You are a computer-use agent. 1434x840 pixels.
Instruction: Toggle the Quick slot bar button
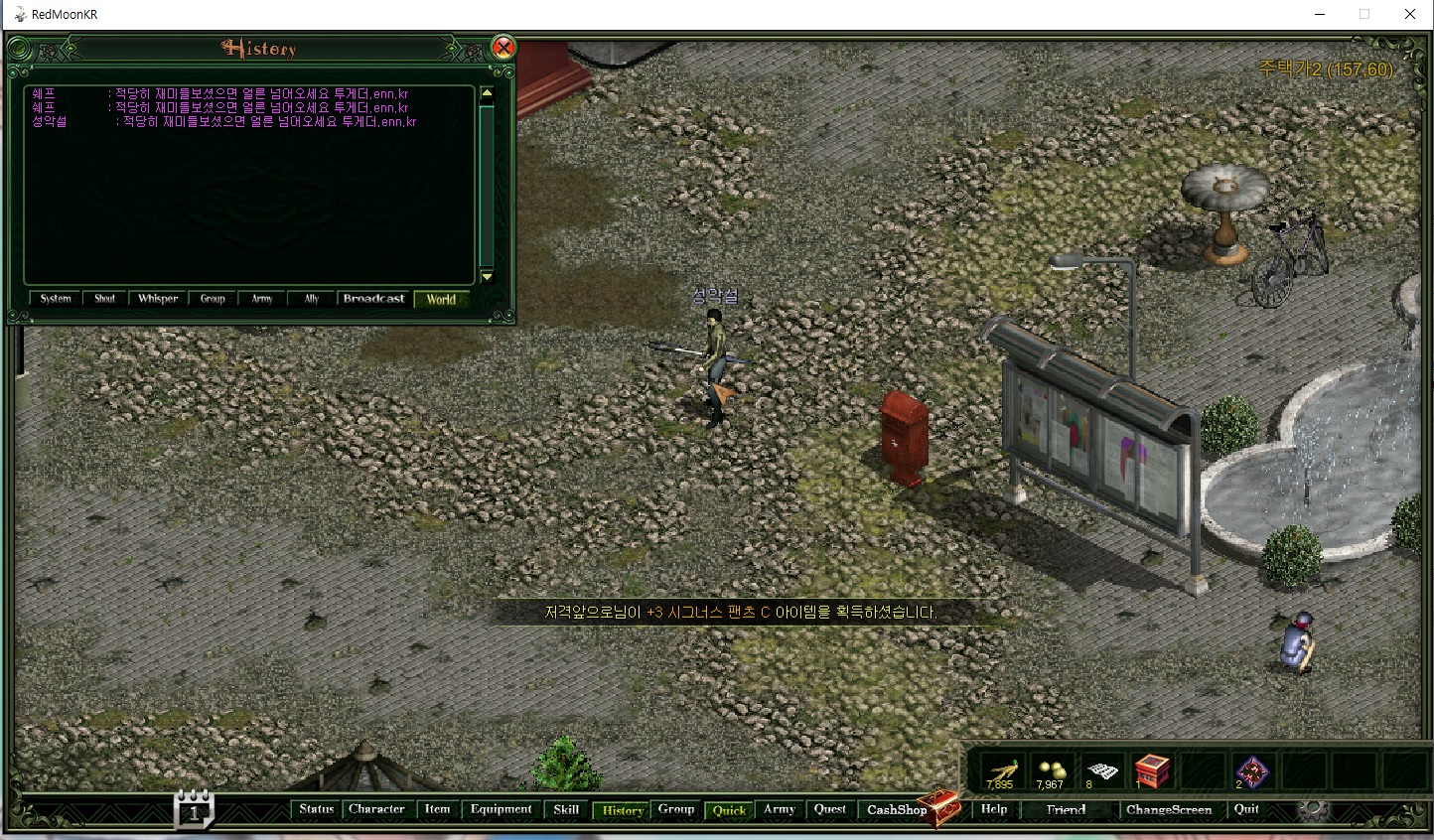(x=729, y=810)
